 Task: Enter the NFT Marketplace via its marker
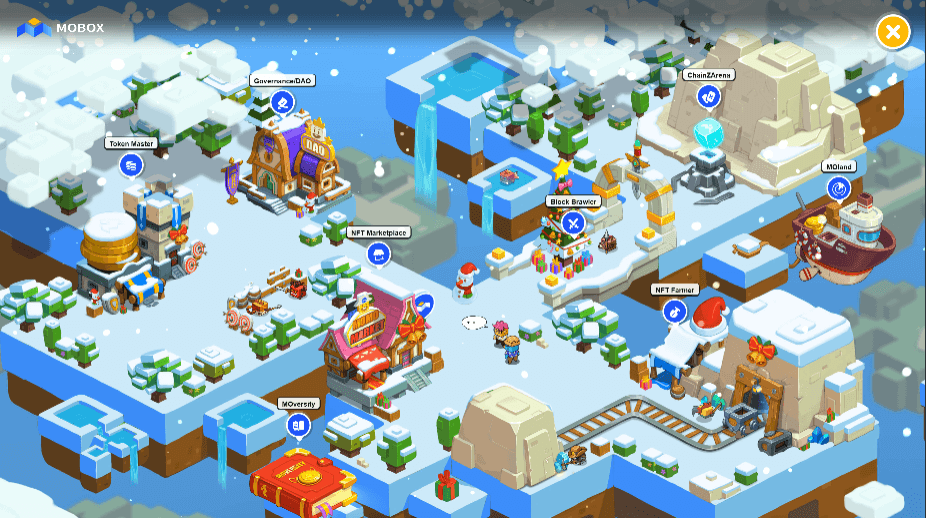pos(379,254)
